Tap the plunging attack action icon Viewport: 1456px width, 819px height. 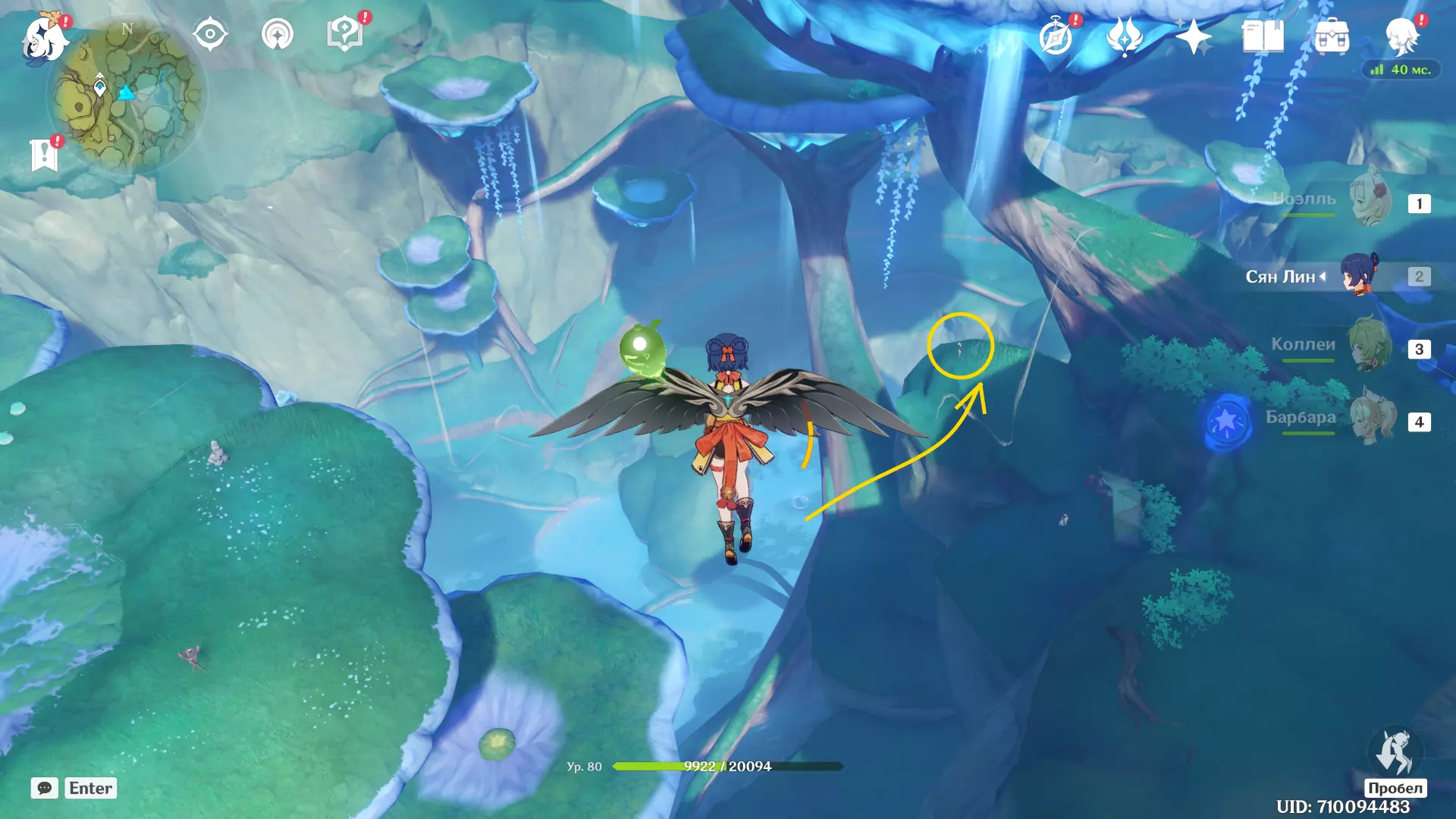1394,753
